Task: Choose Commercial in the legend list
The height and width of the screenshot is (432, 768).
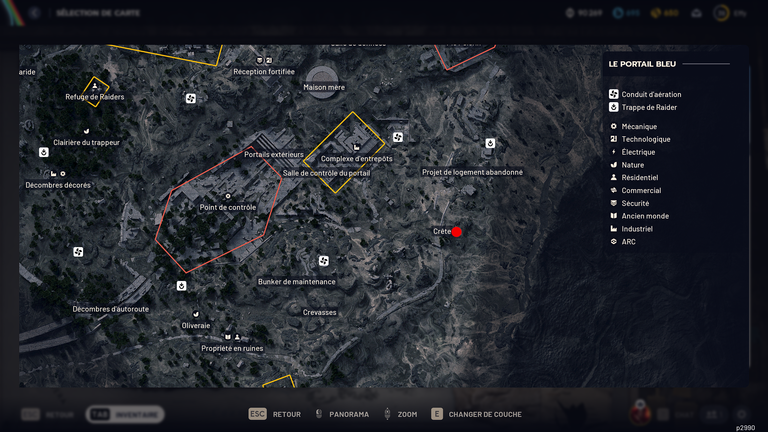Action: tap(640, 191)
